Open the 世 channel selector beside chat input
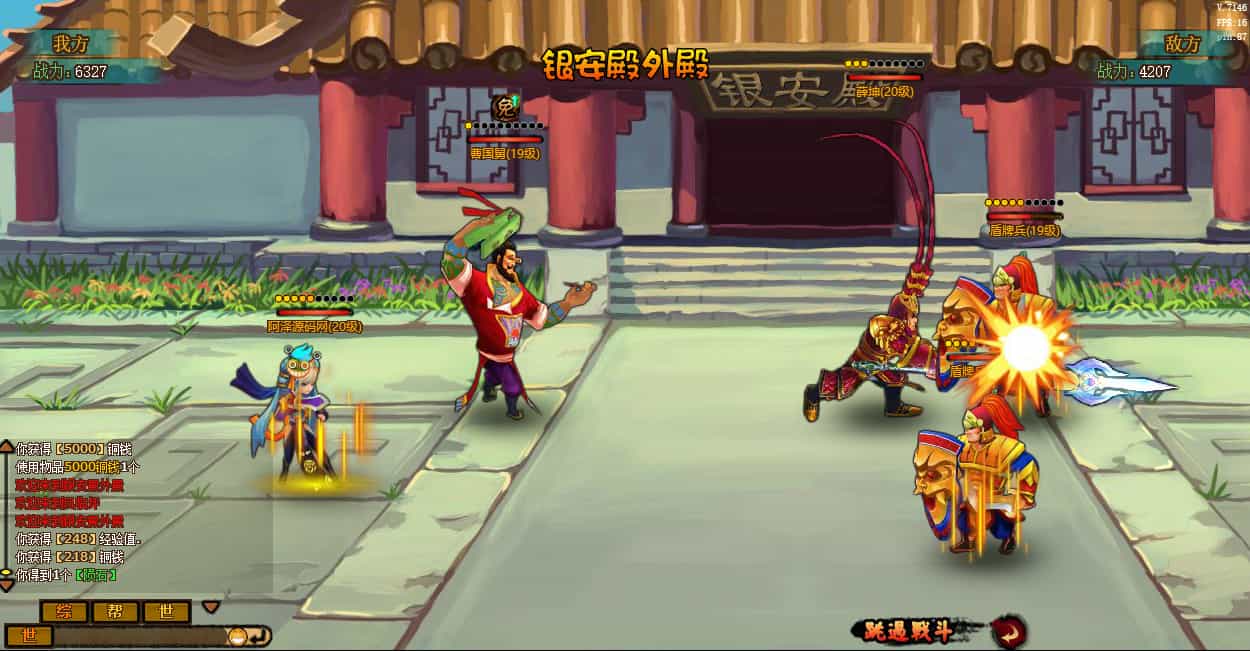 (x=29, y=635)
